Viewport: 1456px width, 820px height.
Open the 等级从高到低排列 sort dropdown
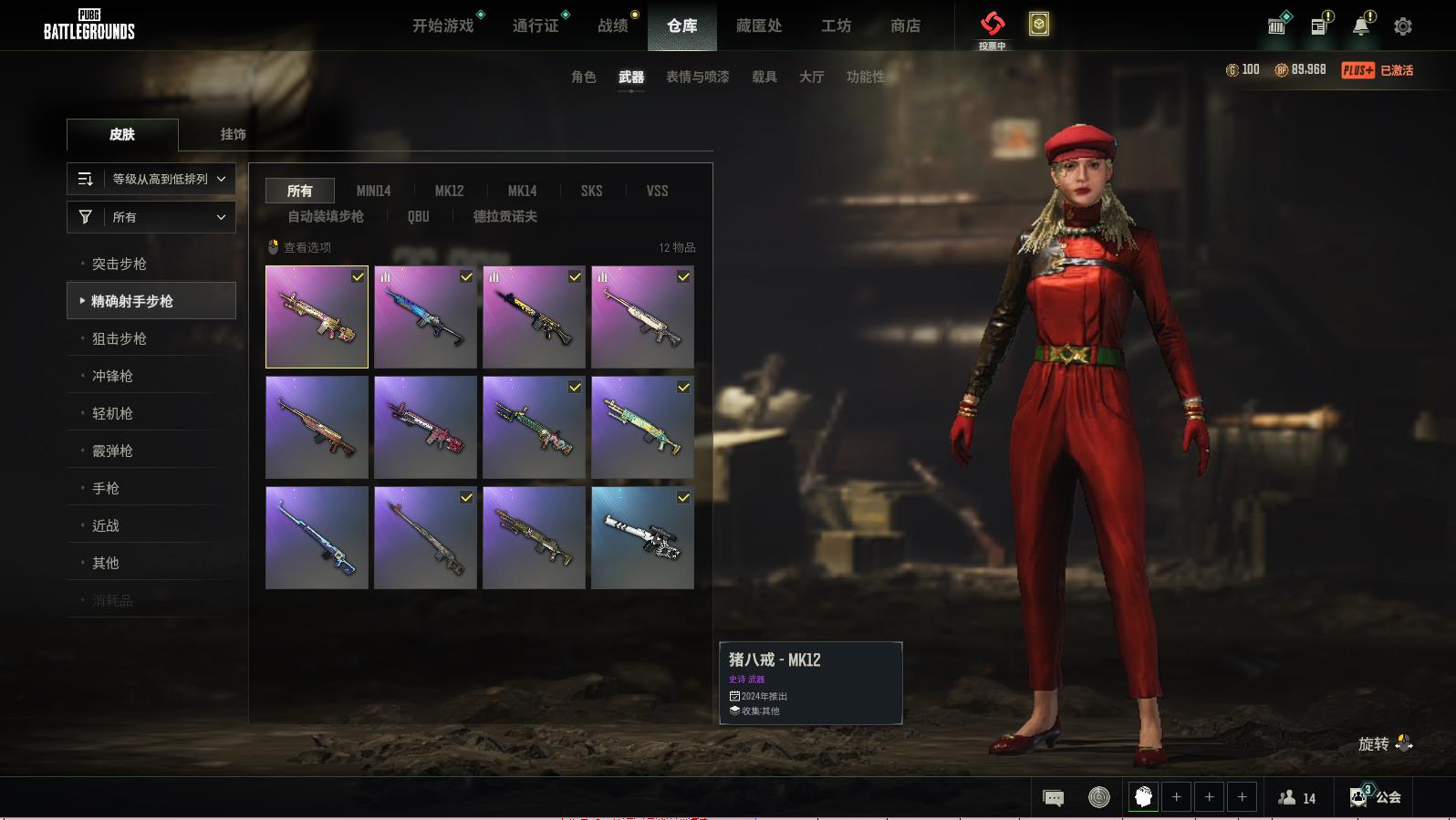151,179
